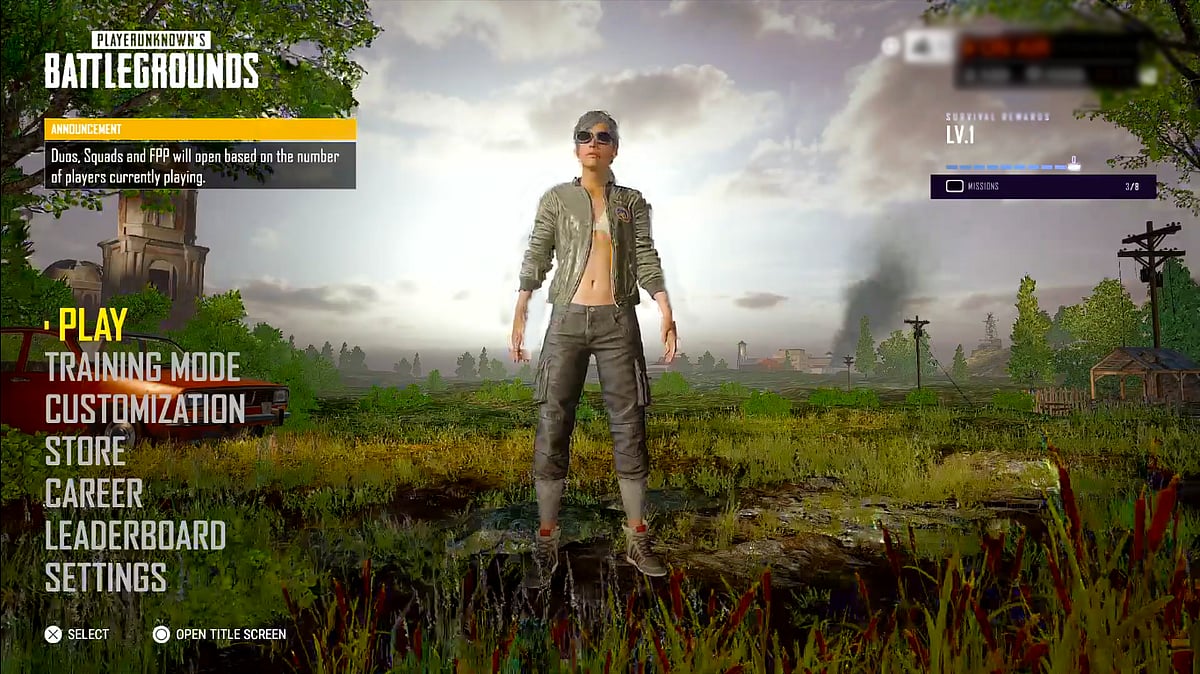1200x674 pixels.
Task: Go to the Customization menu
Action: click(145, 409)
